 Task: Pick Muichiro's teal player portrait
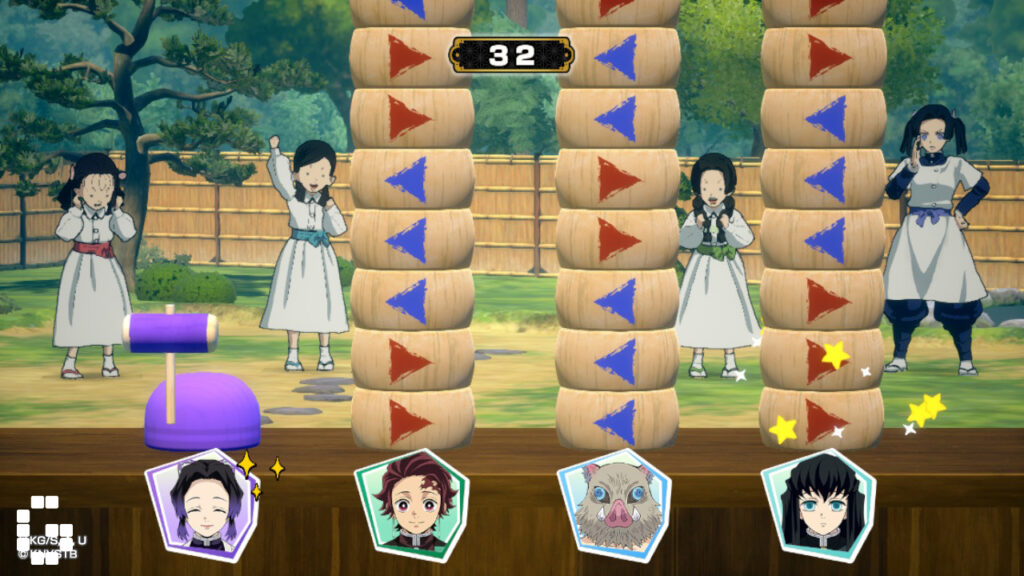(x=819, y=505)
